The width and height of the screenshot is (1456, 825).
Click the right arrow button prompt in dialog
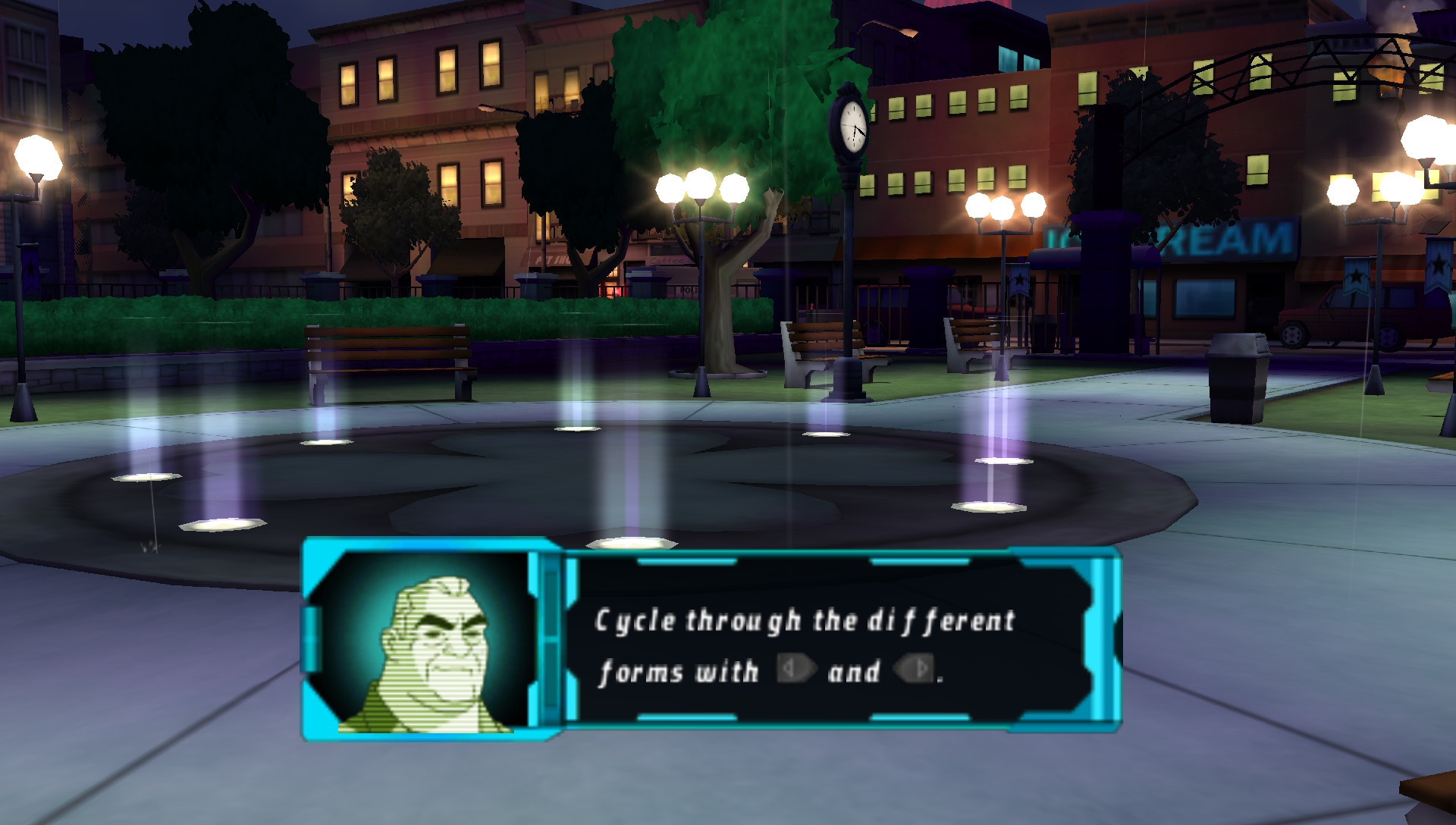coord(914,669)
